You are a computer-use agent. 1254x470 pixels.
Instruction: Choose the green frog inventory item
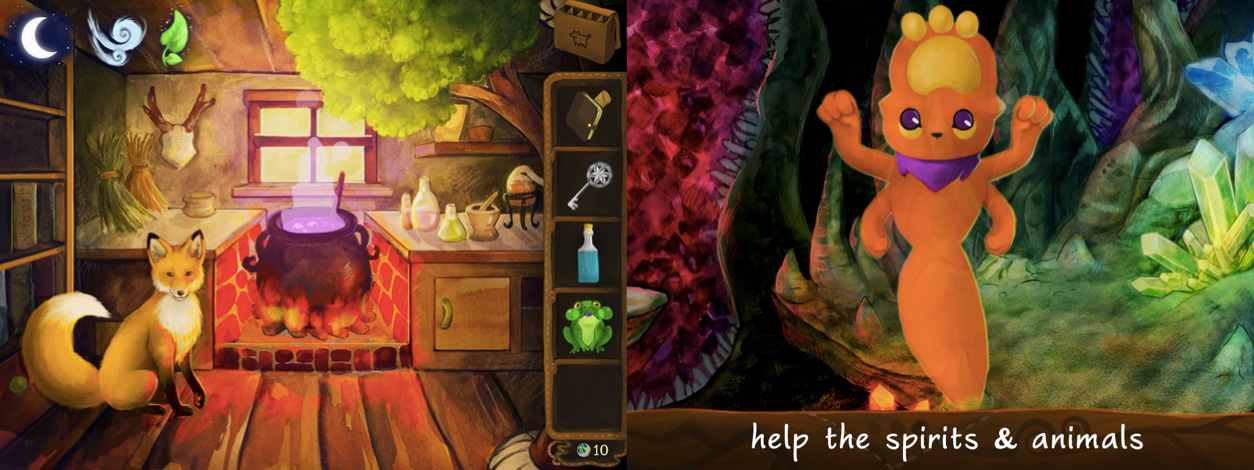pyautogui.click(x=585, y=326)
